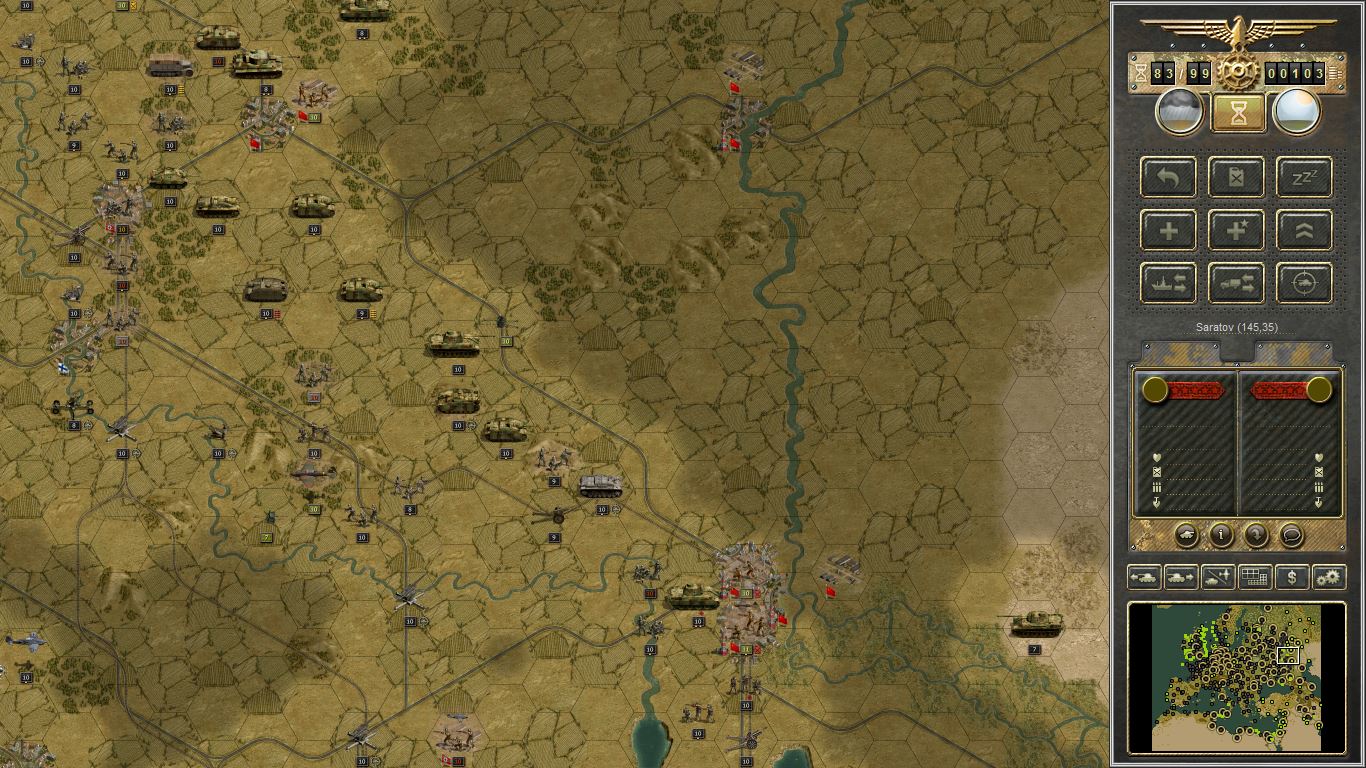Select previous unit with the left tank arrow
Viewport: 1366px width, 768px height.
coord(1143,577)
